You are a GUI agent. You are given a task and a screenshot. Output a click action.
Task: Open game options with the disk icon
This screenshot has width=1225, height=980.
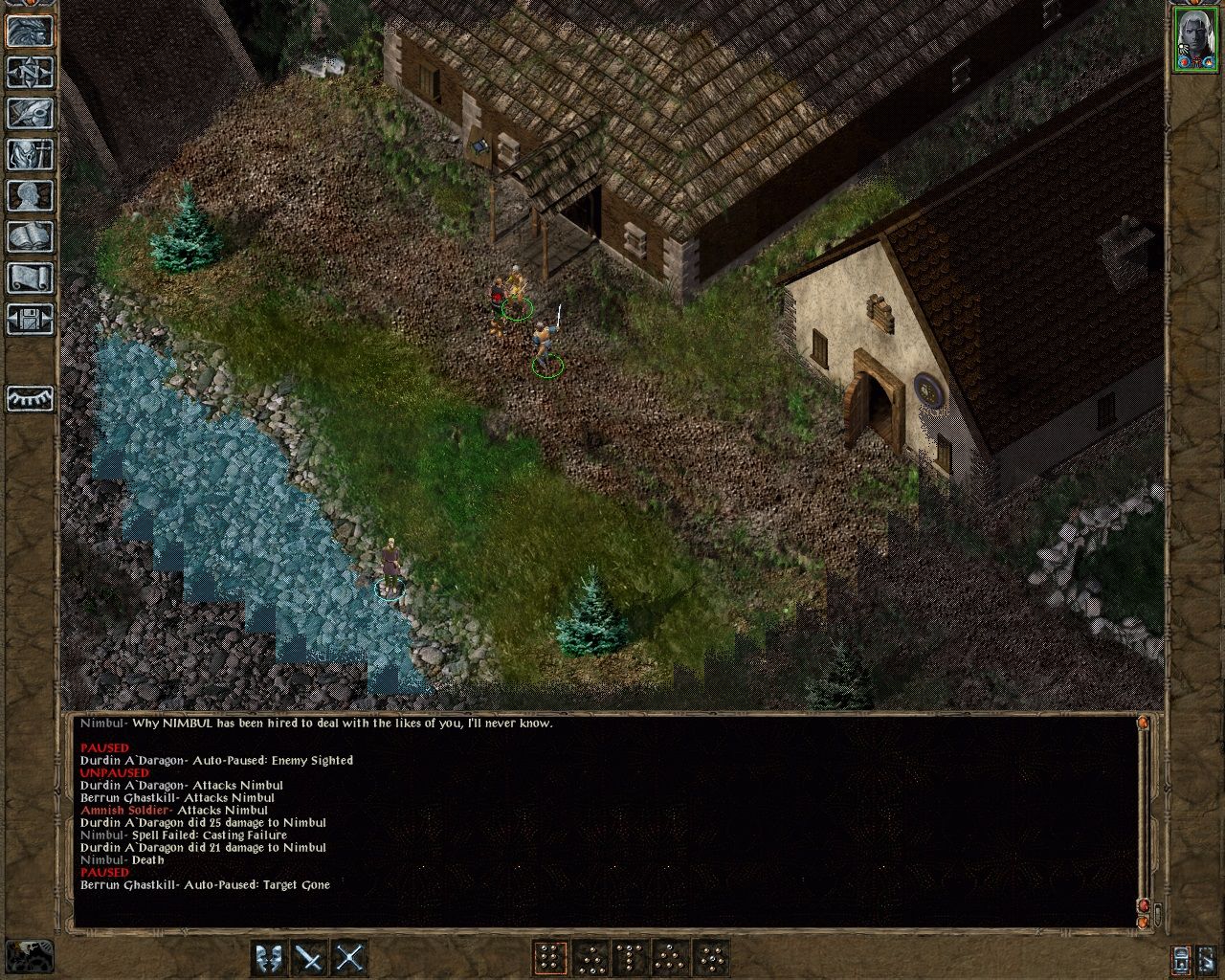coord(29,320)
